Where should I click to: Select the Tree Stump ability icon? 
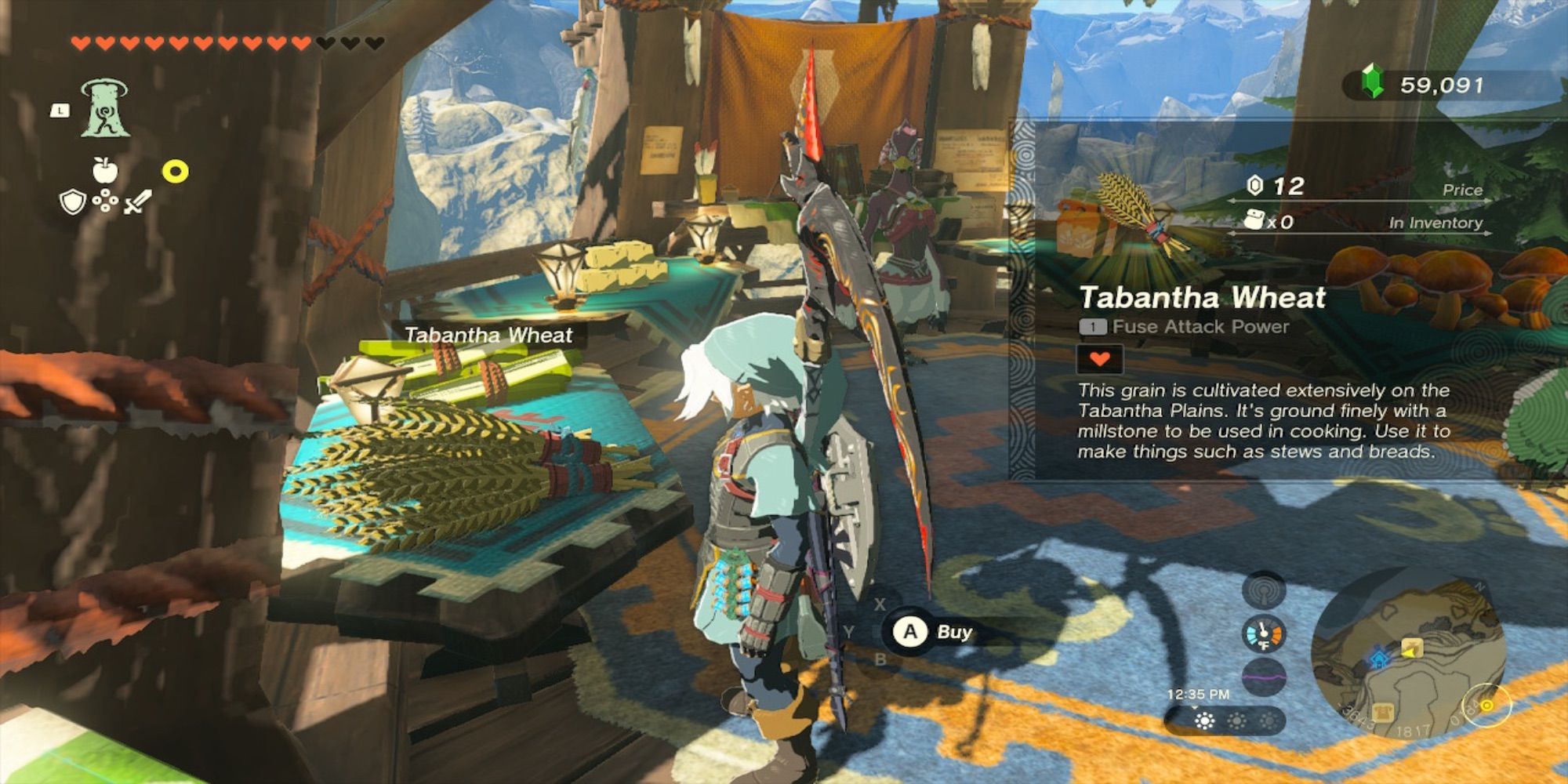coord(105,107)
